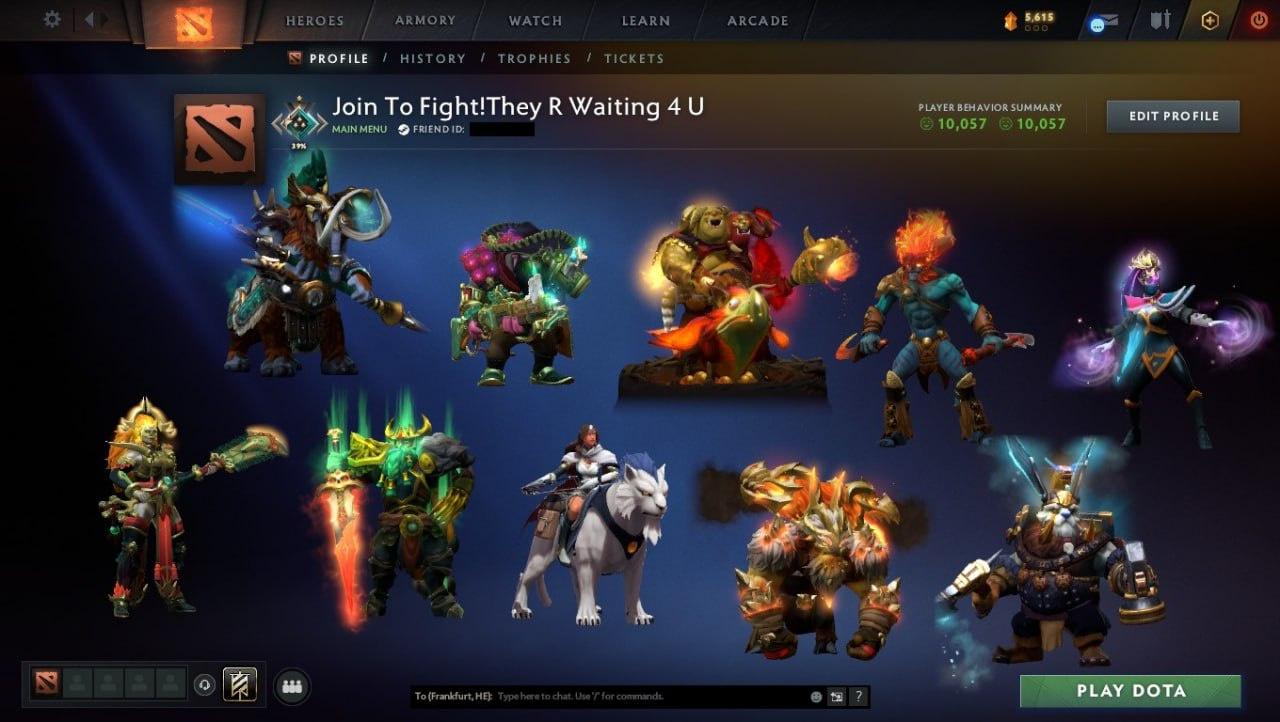Click the help question mark icon
The image size is (1280, 722).
(858, 696)
